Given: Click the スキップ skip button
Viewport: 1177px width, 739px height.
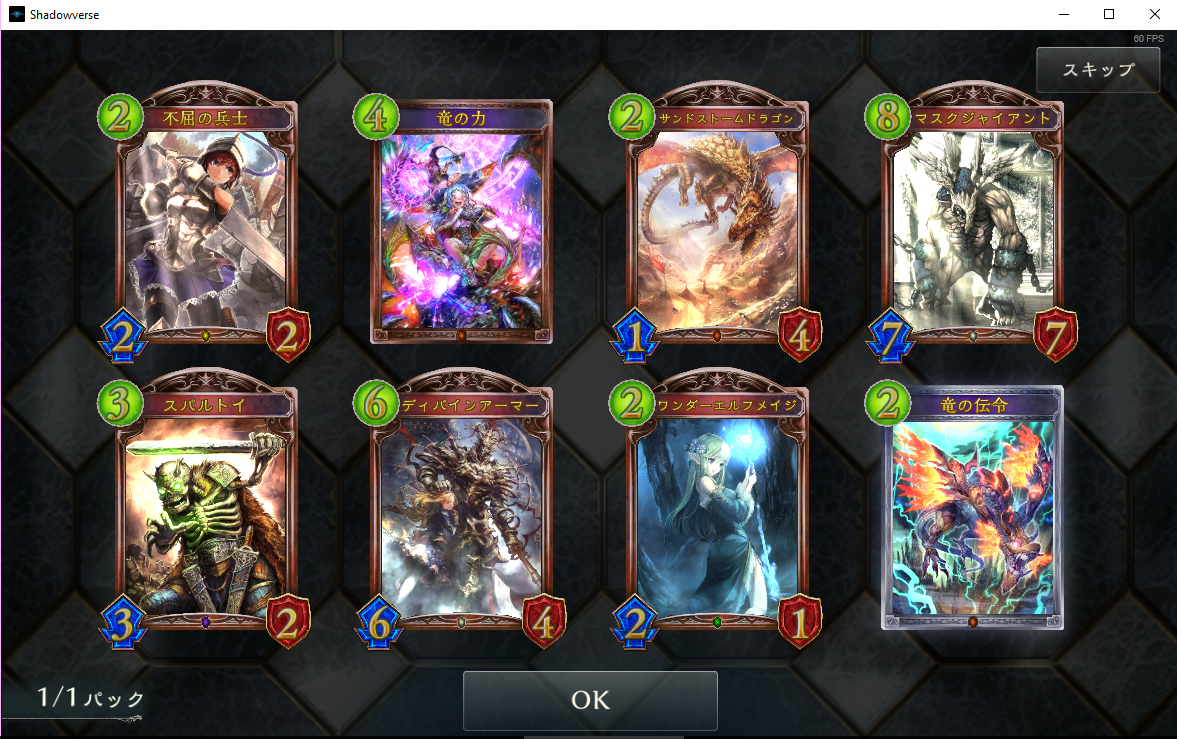Looking at the screenshot, I should [x=1097, y=70].
